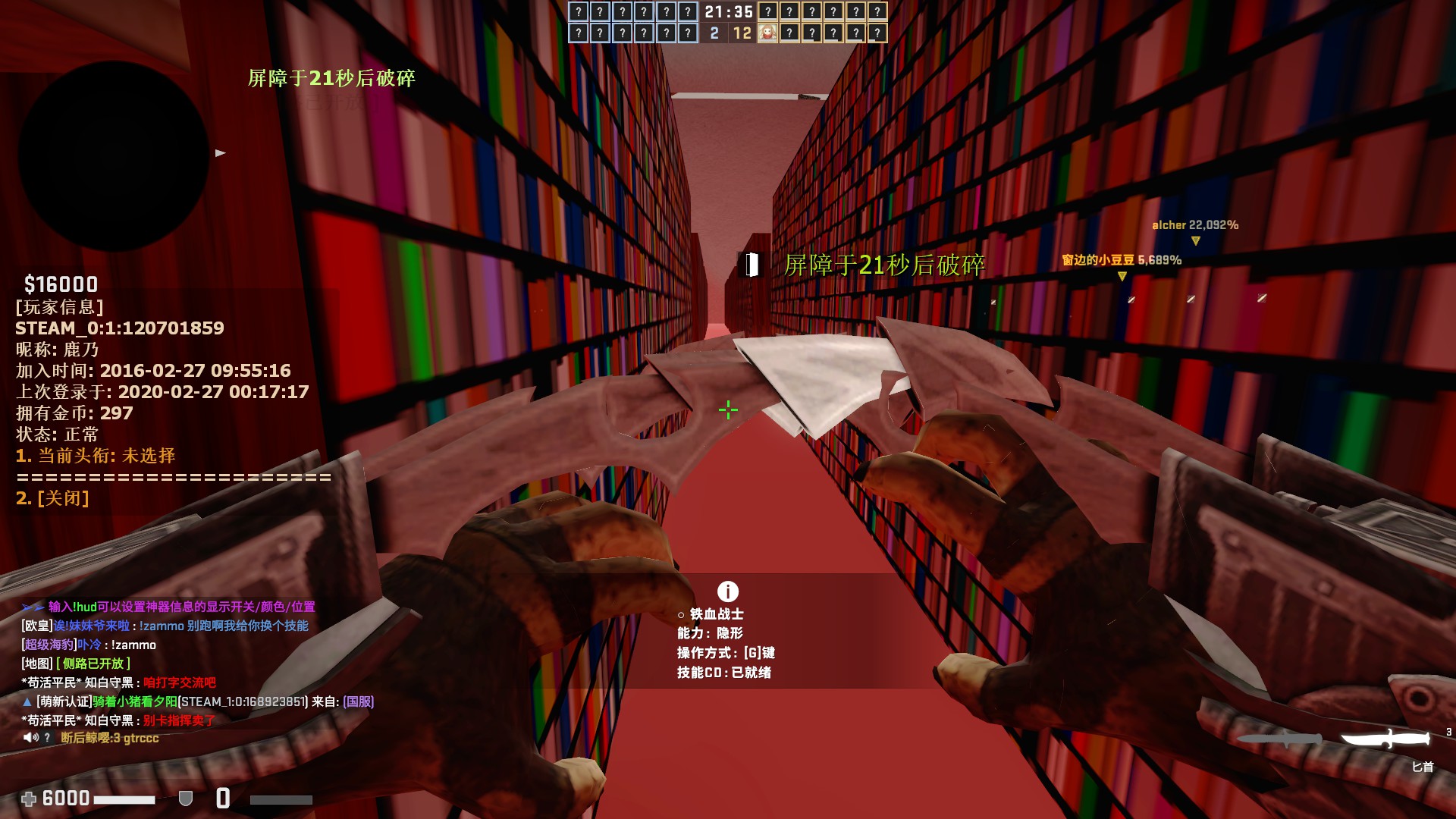Click the voice speaker icon in chat
Viewport: 1456px width, 819px height.
(30, 738)
